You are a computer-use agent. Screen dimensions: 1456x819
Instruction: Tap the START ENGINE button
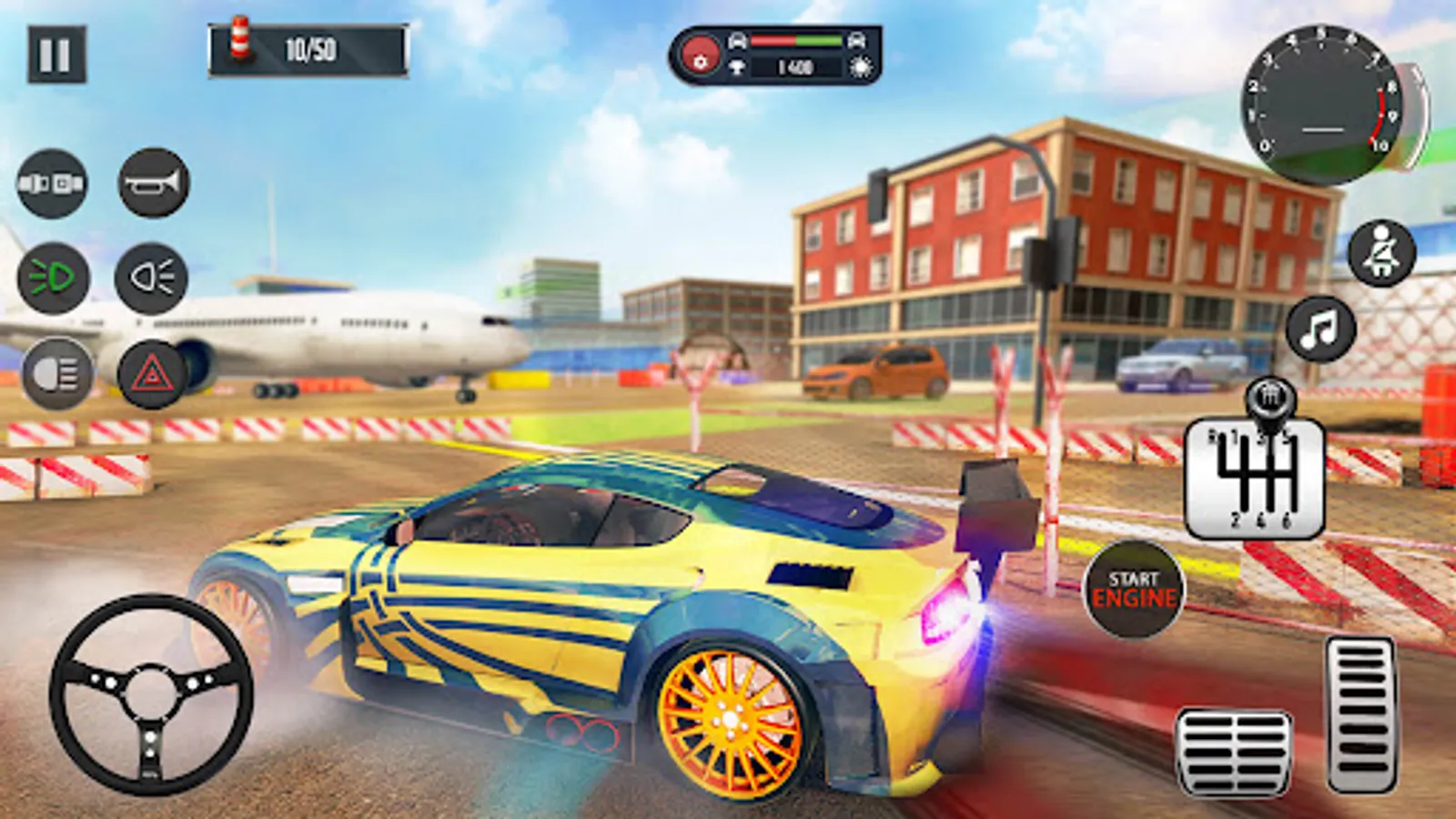[1133, 590]
